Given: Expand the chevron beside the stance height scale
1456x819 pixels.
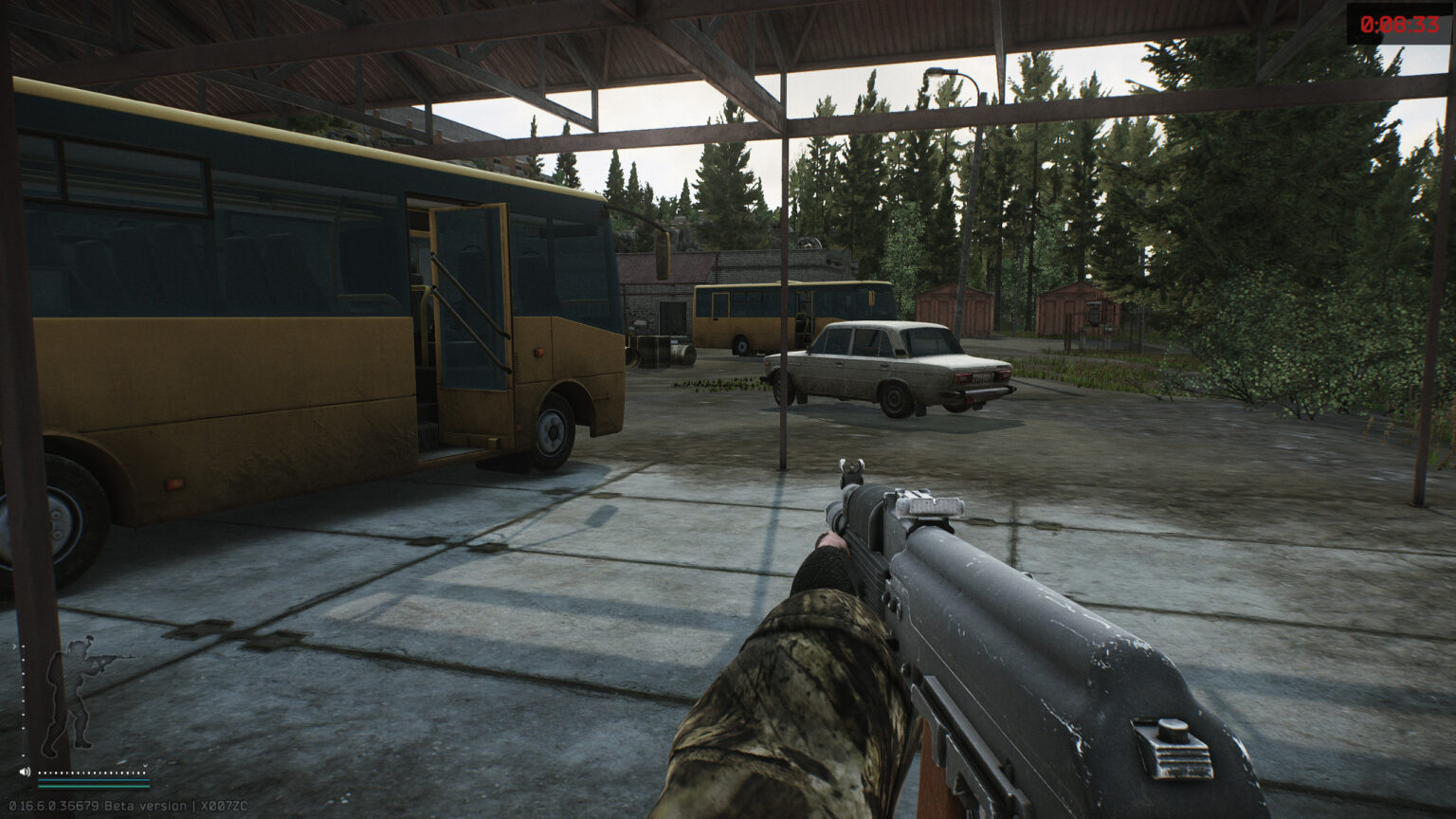Looking at the screenshot, I should (14, 646).
